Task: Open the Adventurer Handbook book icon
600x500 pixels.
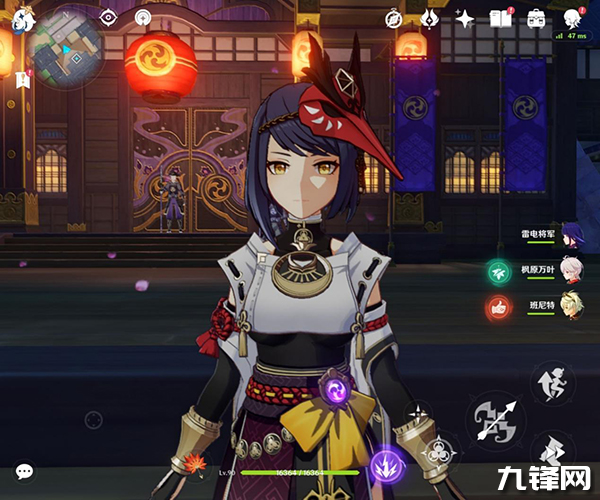Action: 500,18
